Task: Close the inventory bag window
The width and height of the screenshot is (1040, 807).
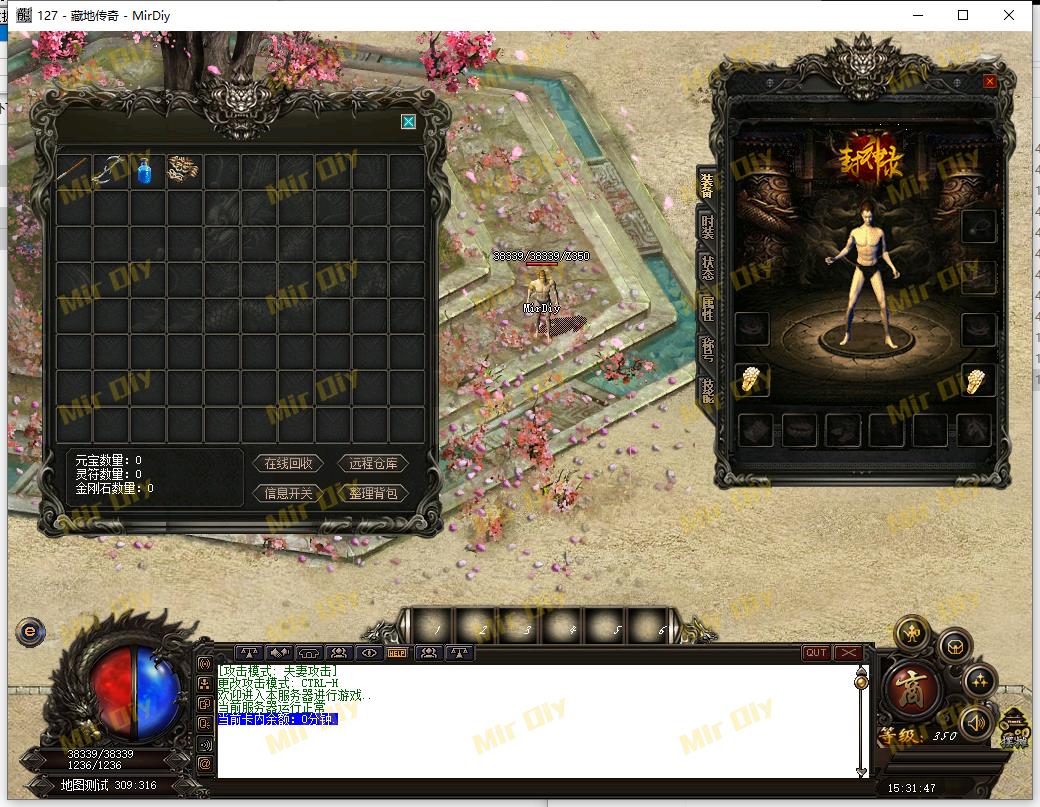Action: click(408, 122)
